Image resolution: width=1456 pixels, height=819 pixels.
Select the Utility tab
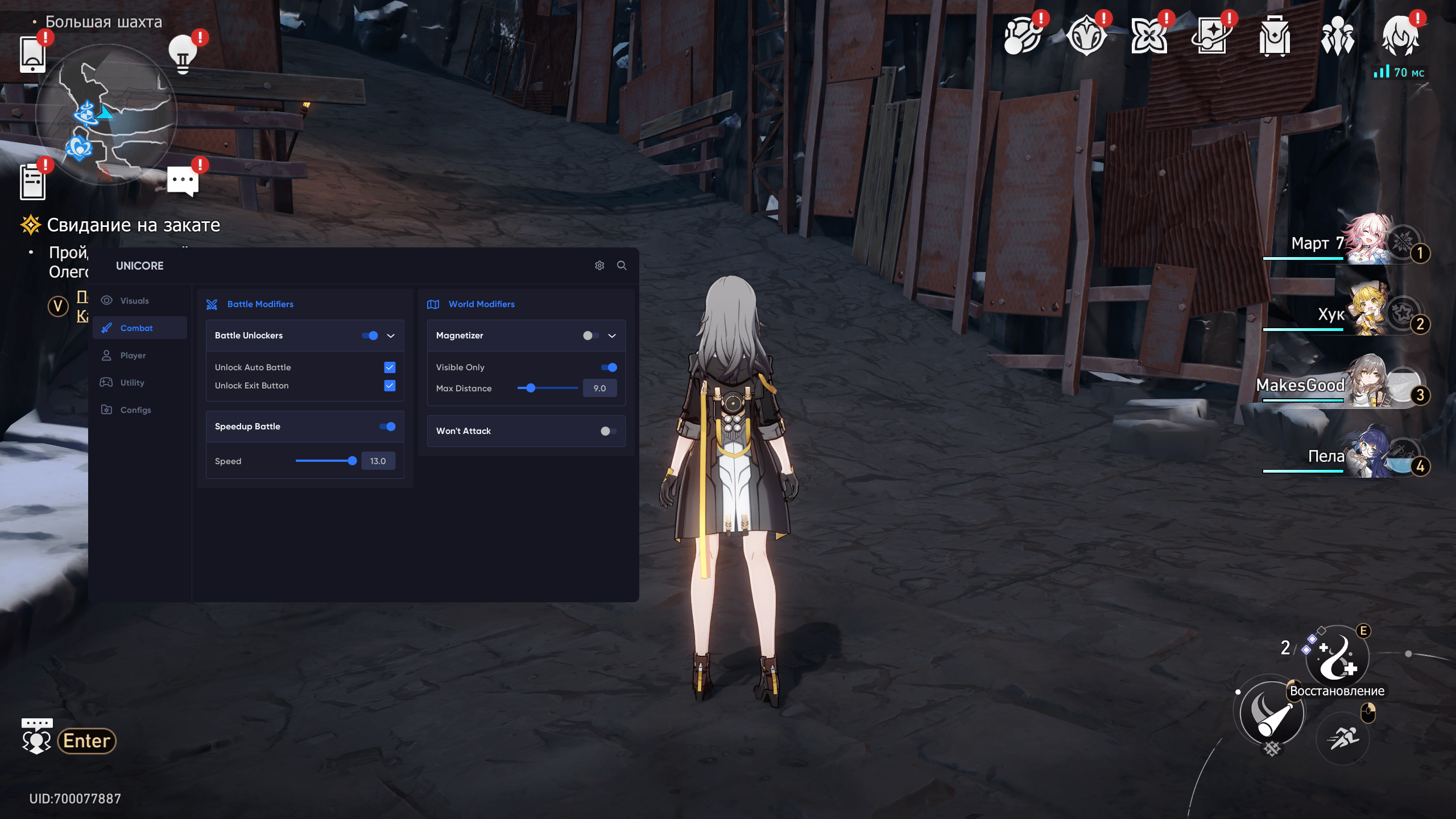pos(132,383)
